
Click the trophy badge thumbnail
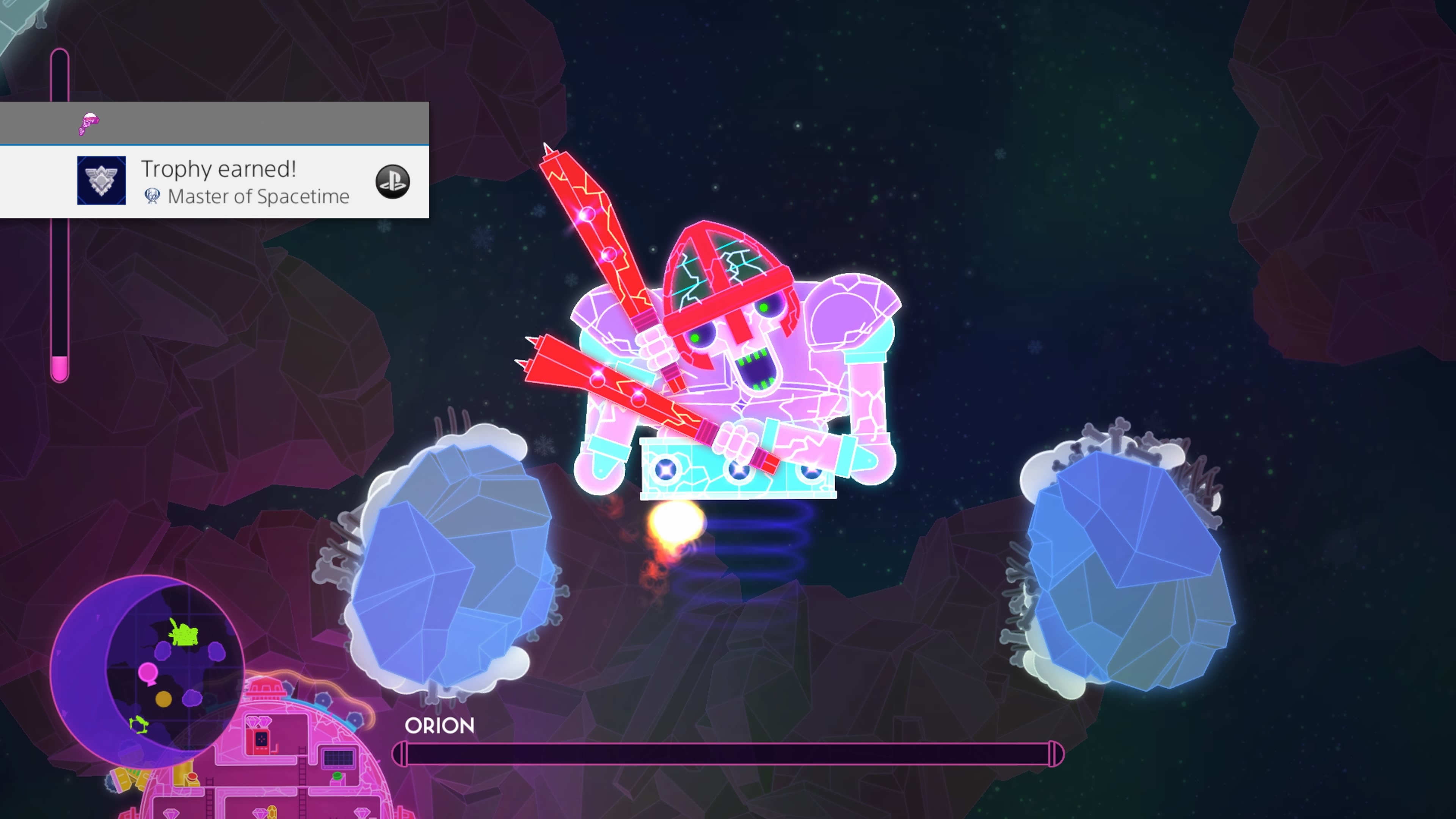102,180
